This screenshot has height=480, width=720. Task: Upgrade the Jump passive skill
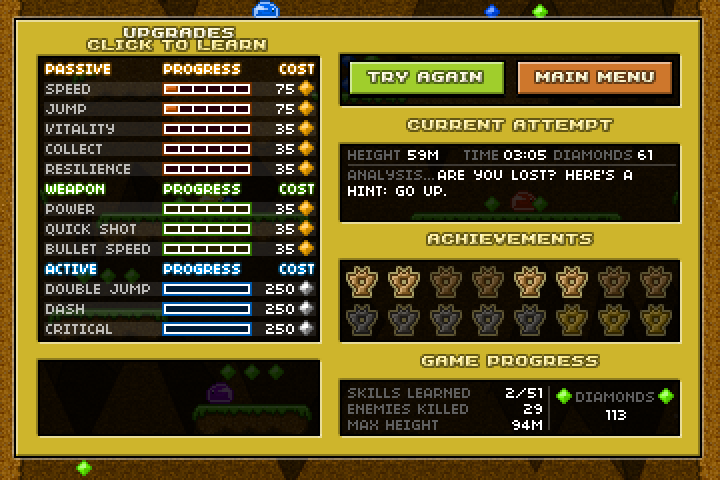coord(180,109)
